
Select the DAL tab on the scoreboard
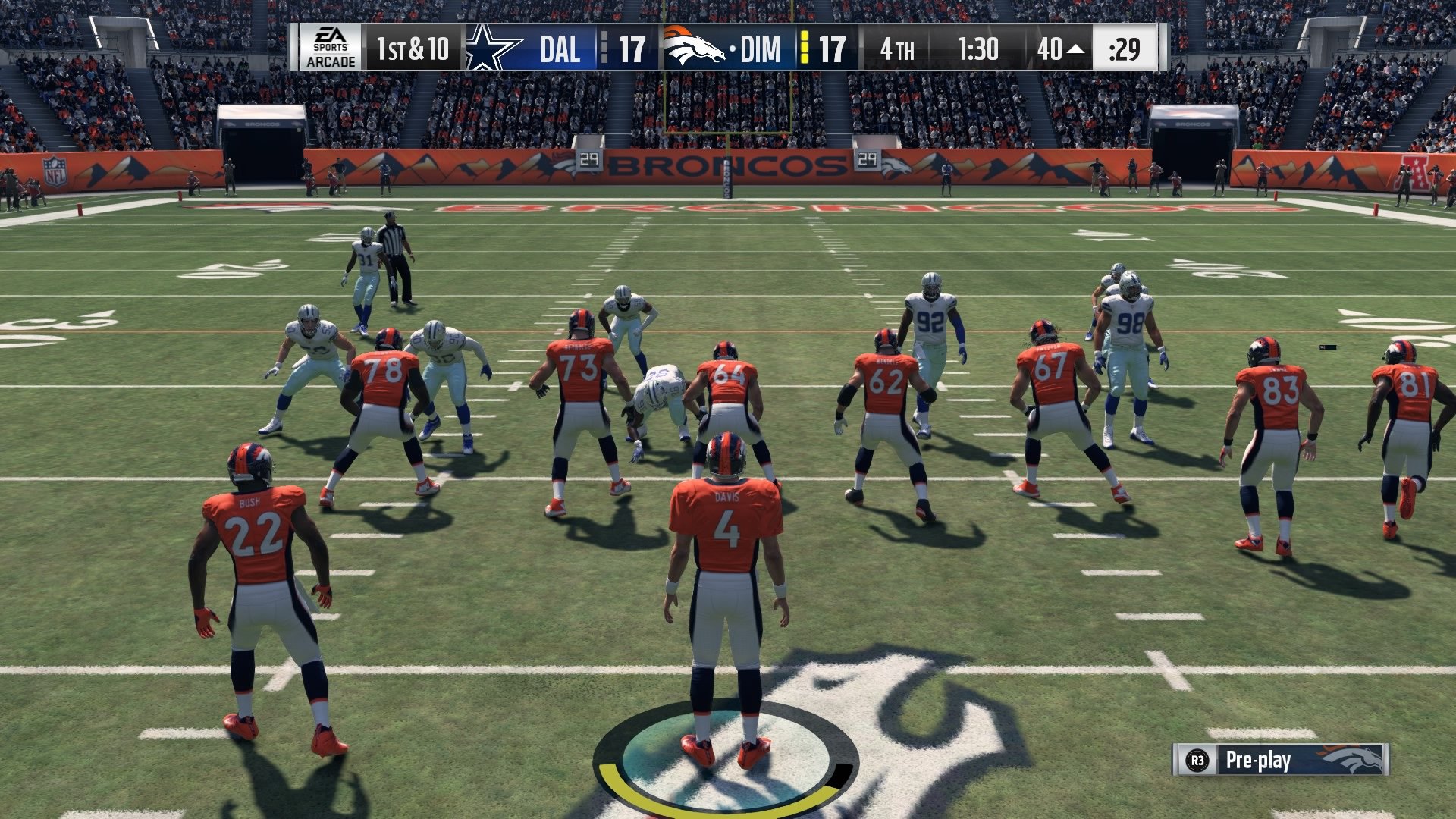[x=559, y=47]
